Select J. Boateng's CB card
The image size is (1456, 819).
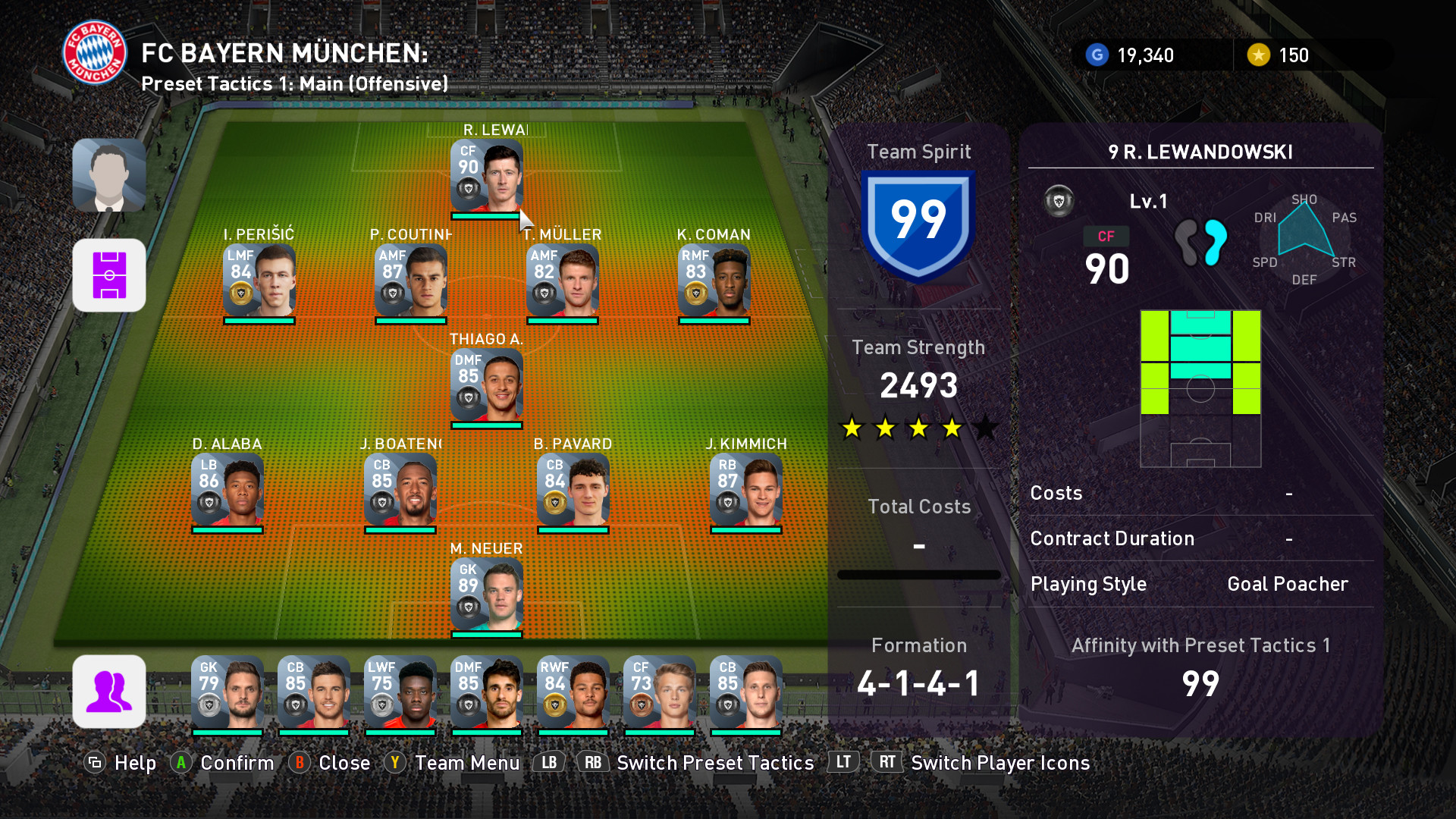400,490
